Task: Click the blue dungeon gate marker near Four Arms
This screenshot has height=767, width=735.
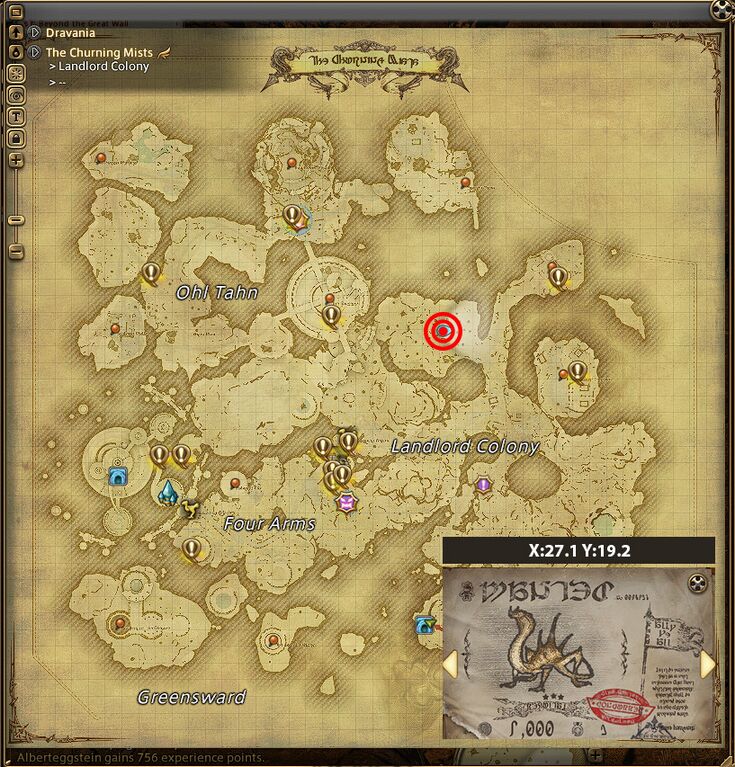Action: pos(118,476)
